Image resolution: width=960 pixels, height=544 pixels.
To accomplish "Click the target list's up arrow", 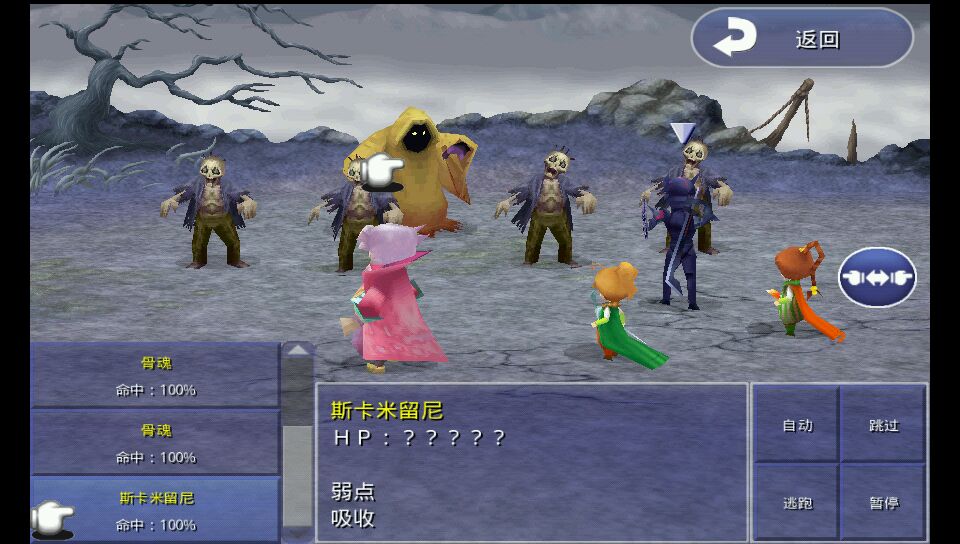I will tap(298, 351).
